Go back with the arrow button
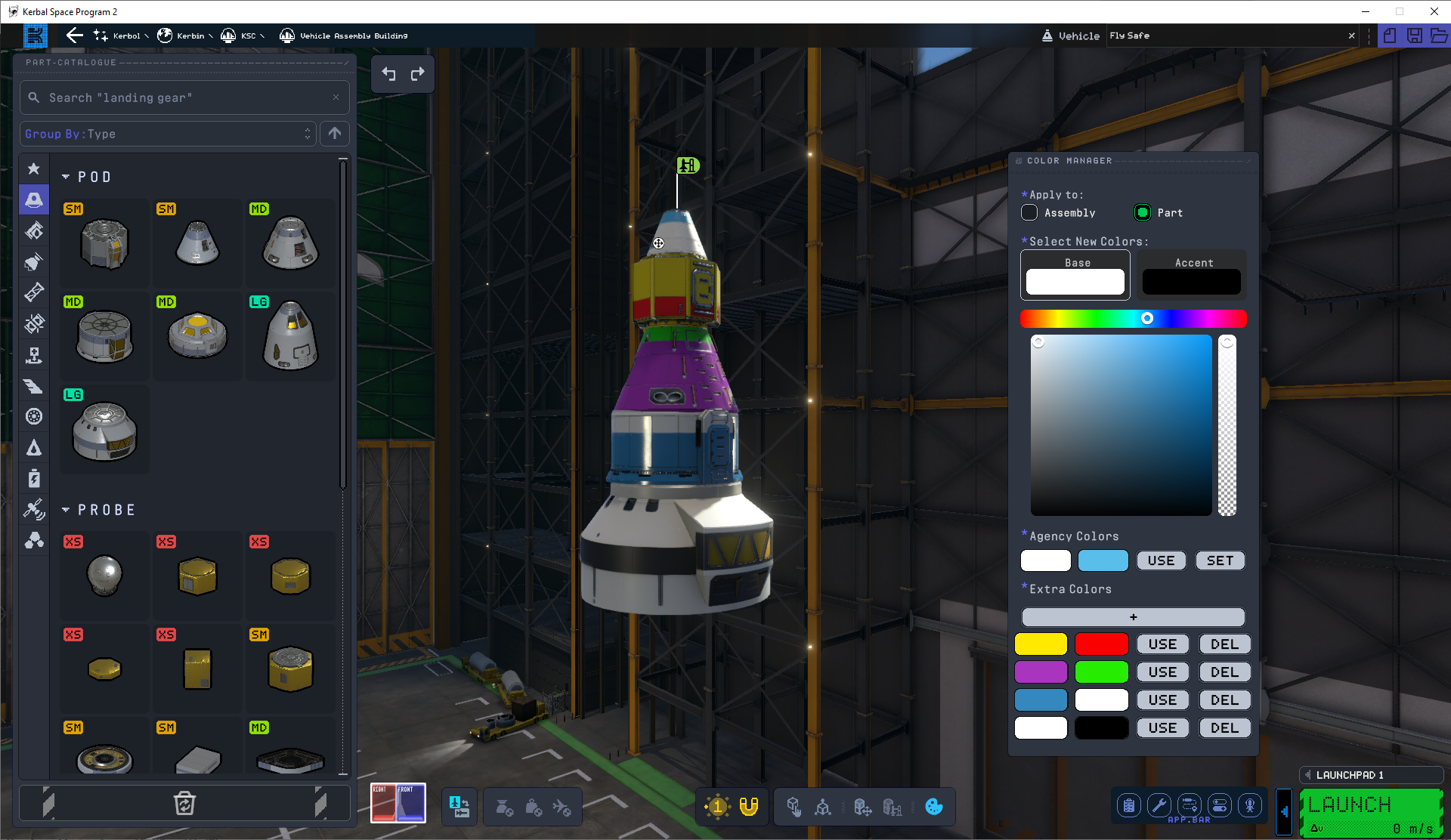Screen dimensions: 1451x840 click(x=74, y=36)
